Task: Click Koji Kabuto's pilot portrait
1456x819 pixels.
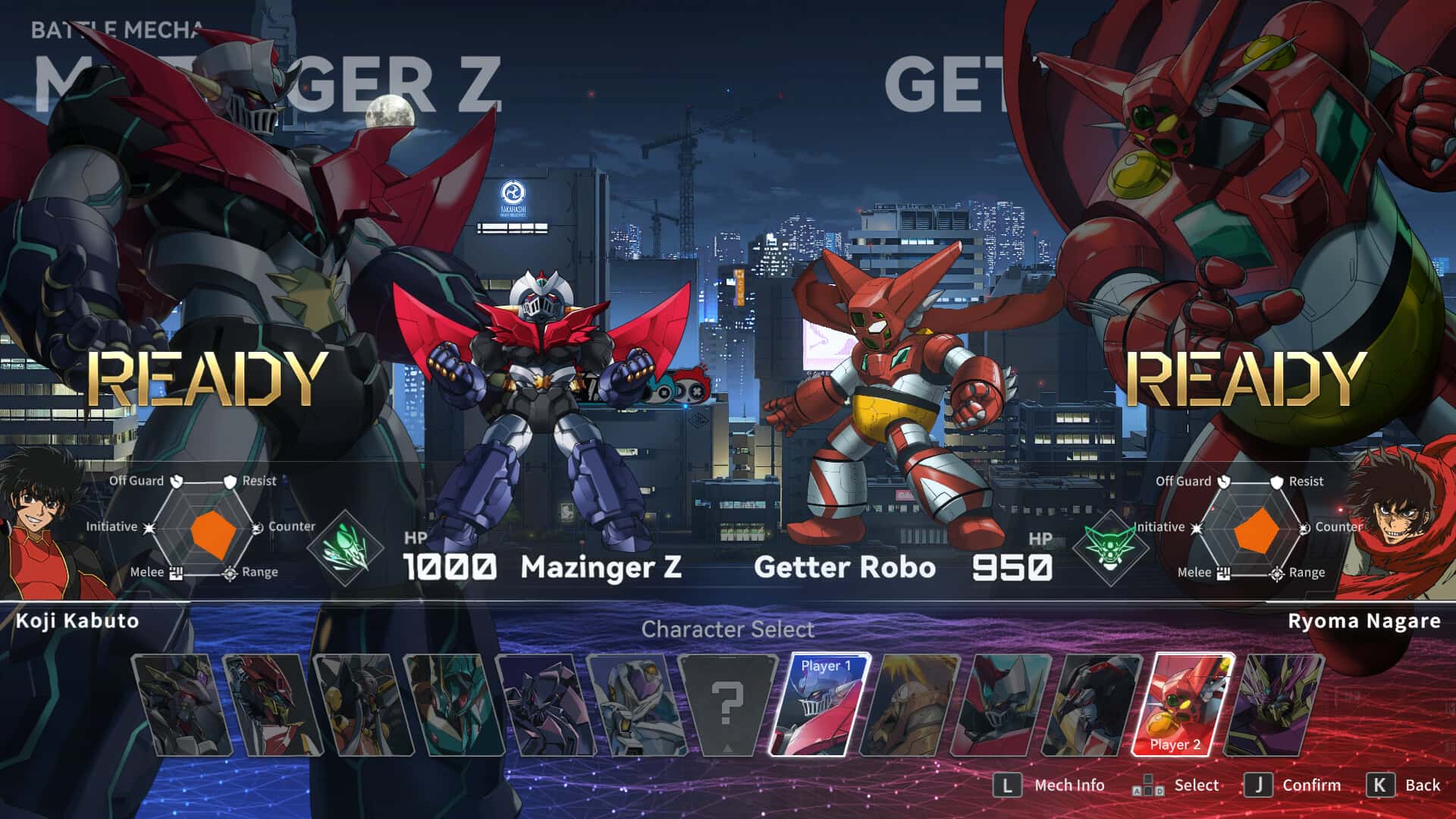Action: pos(45,523)
